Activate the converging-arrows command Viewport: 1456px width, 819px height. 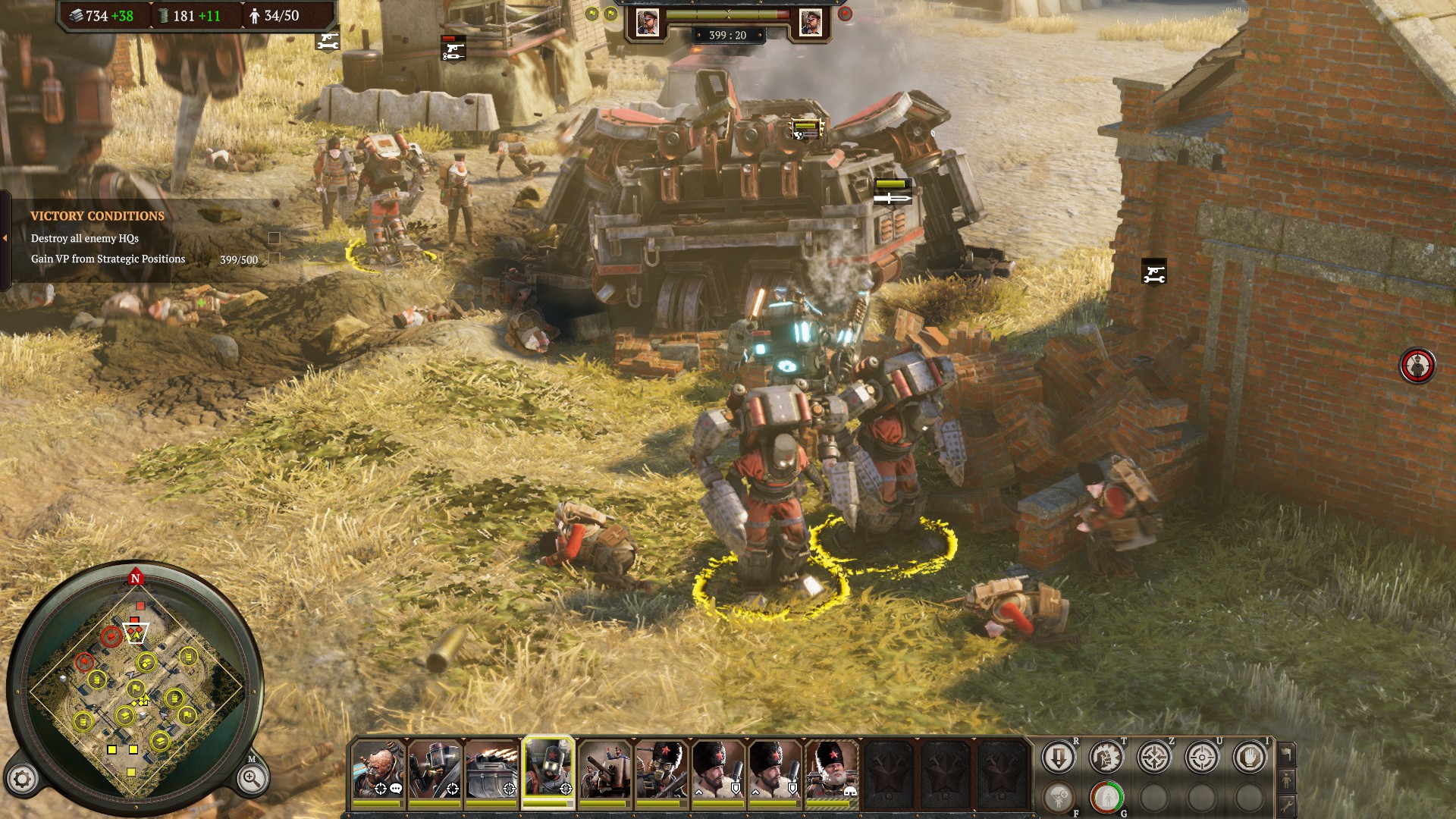(1153, 758)
